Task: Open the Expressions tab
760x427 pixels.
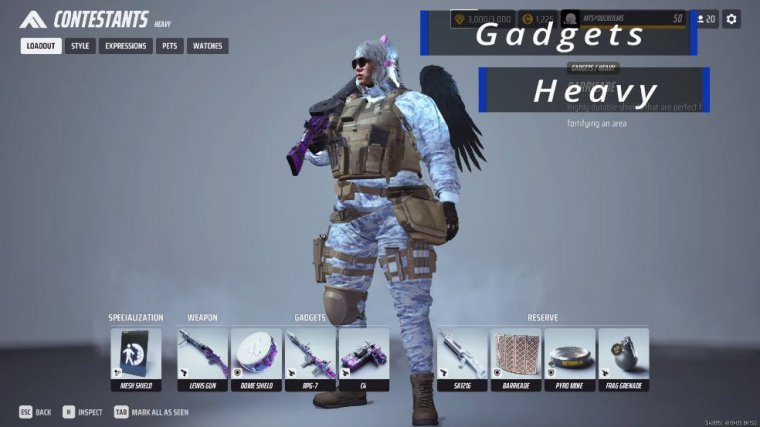Action: 125,46
